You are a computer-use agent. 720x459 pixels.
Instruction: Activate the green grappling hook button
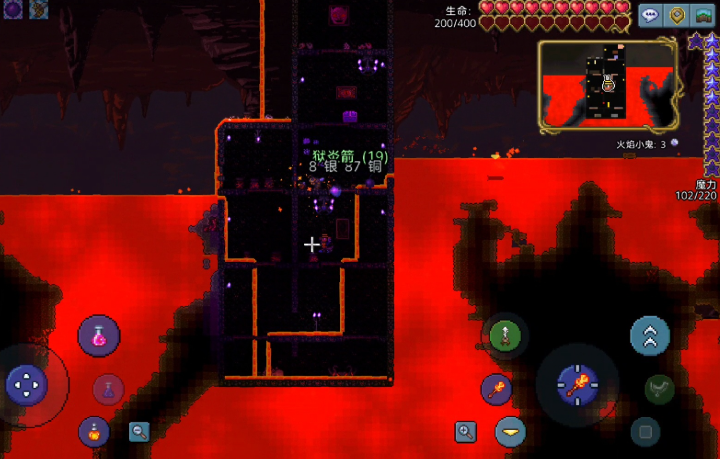tap(504, 336)
